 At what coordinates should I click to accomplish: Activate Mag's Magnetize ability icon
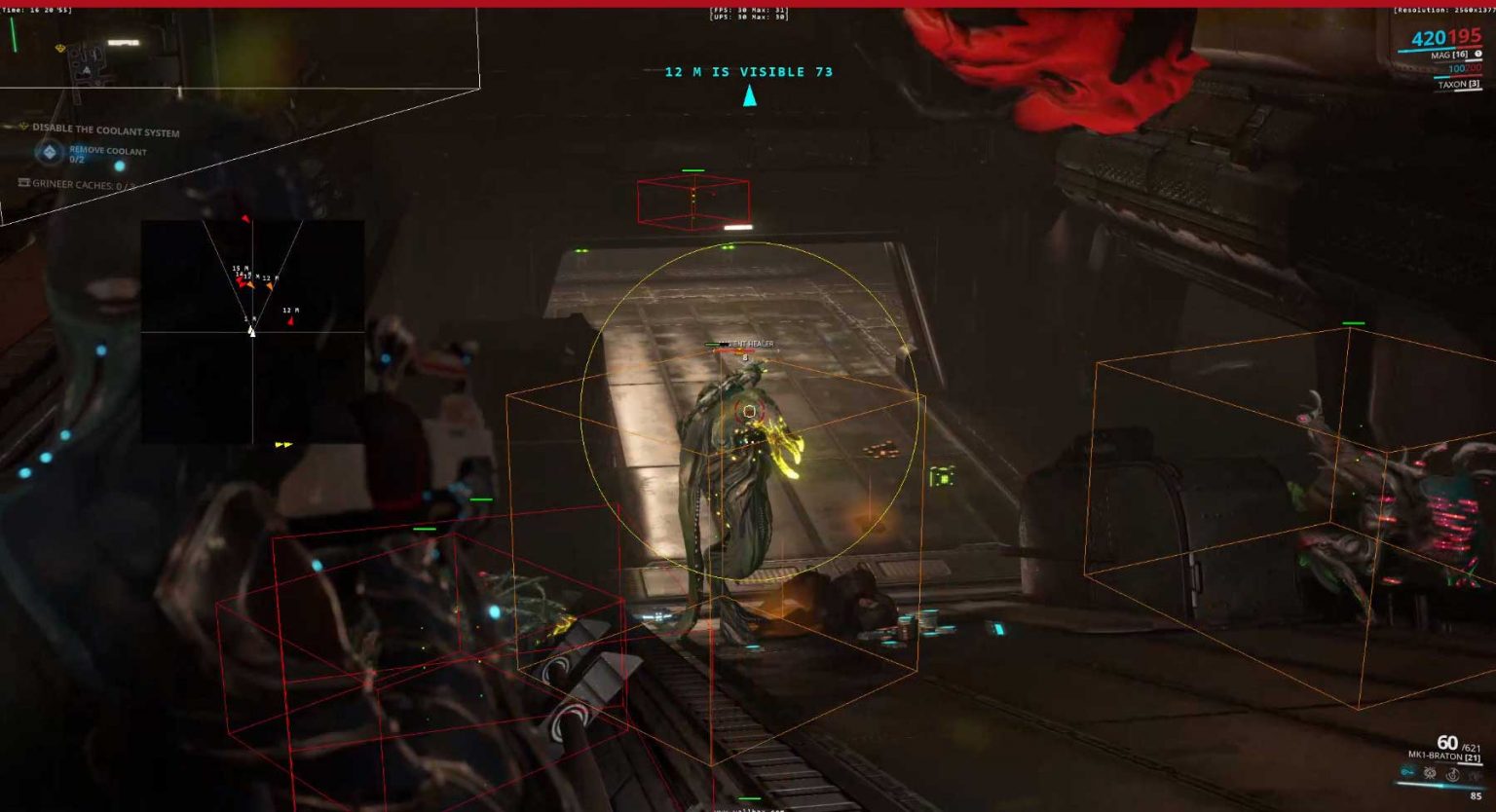point(1430,774)
